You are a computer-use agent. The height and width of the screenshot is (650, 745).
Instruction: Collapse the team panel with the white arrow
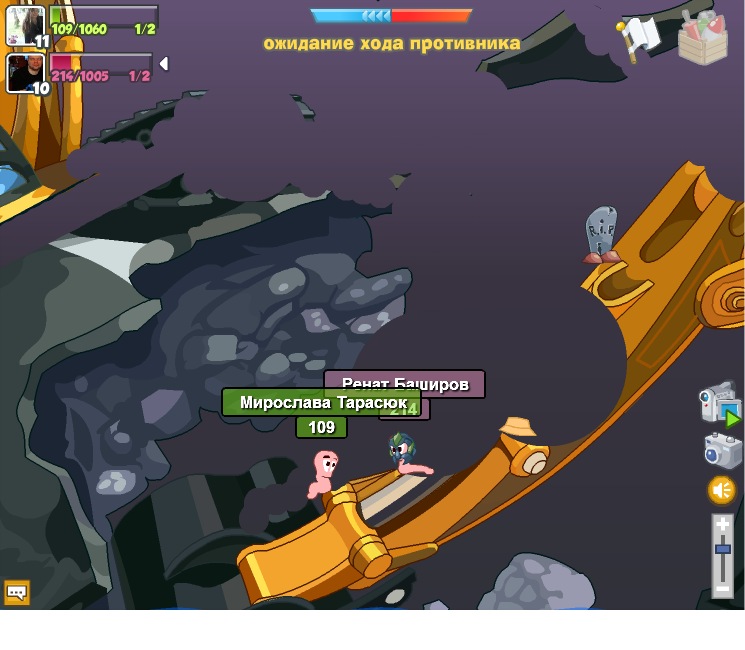tap(164, 64)
